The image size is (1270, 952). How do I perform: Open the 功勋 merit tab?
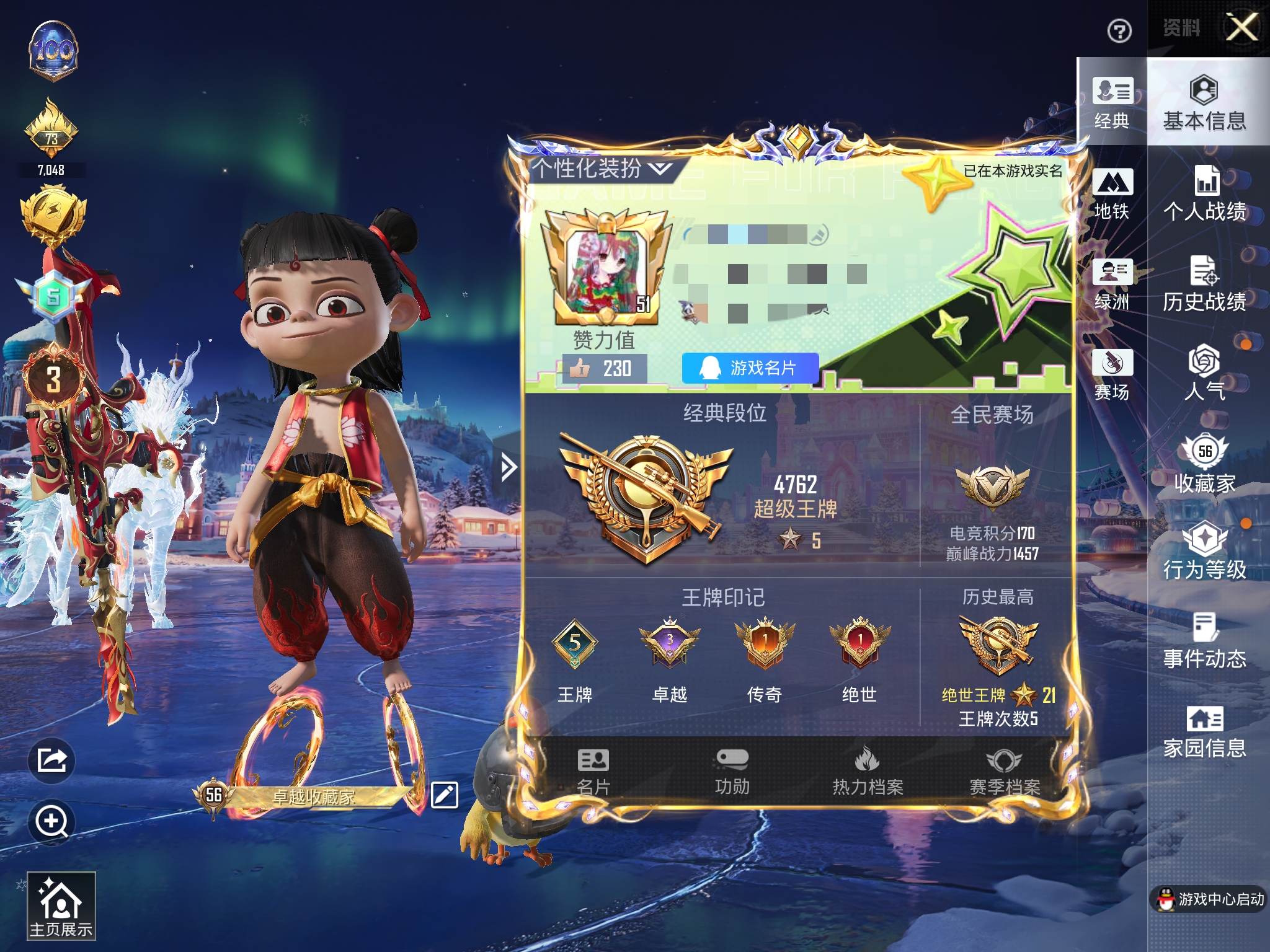click(x=732, y=772)
